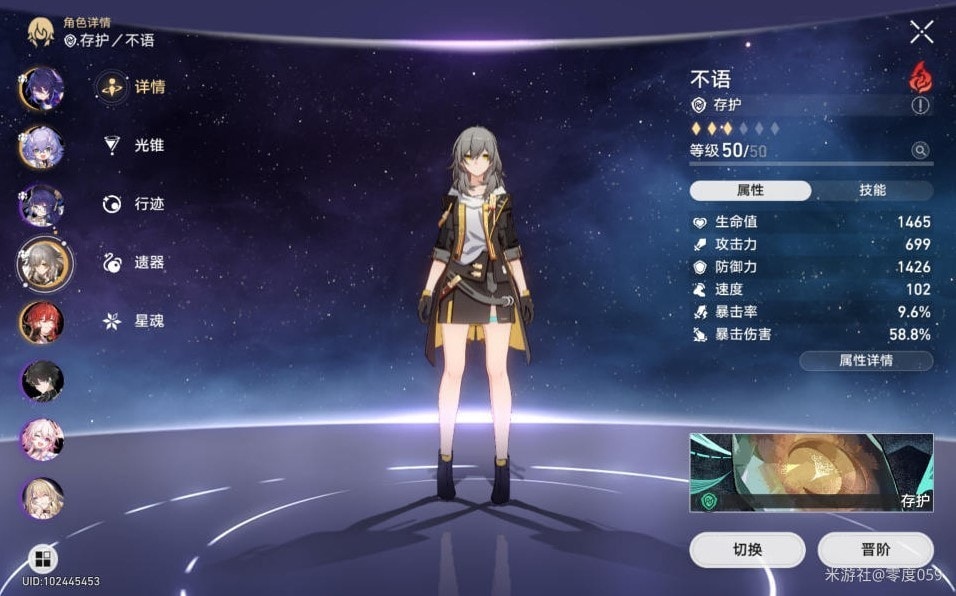Viewport: 956px width, 596px height.
Task: Choose the pink-haired character portrait
Action: [42, 439]
